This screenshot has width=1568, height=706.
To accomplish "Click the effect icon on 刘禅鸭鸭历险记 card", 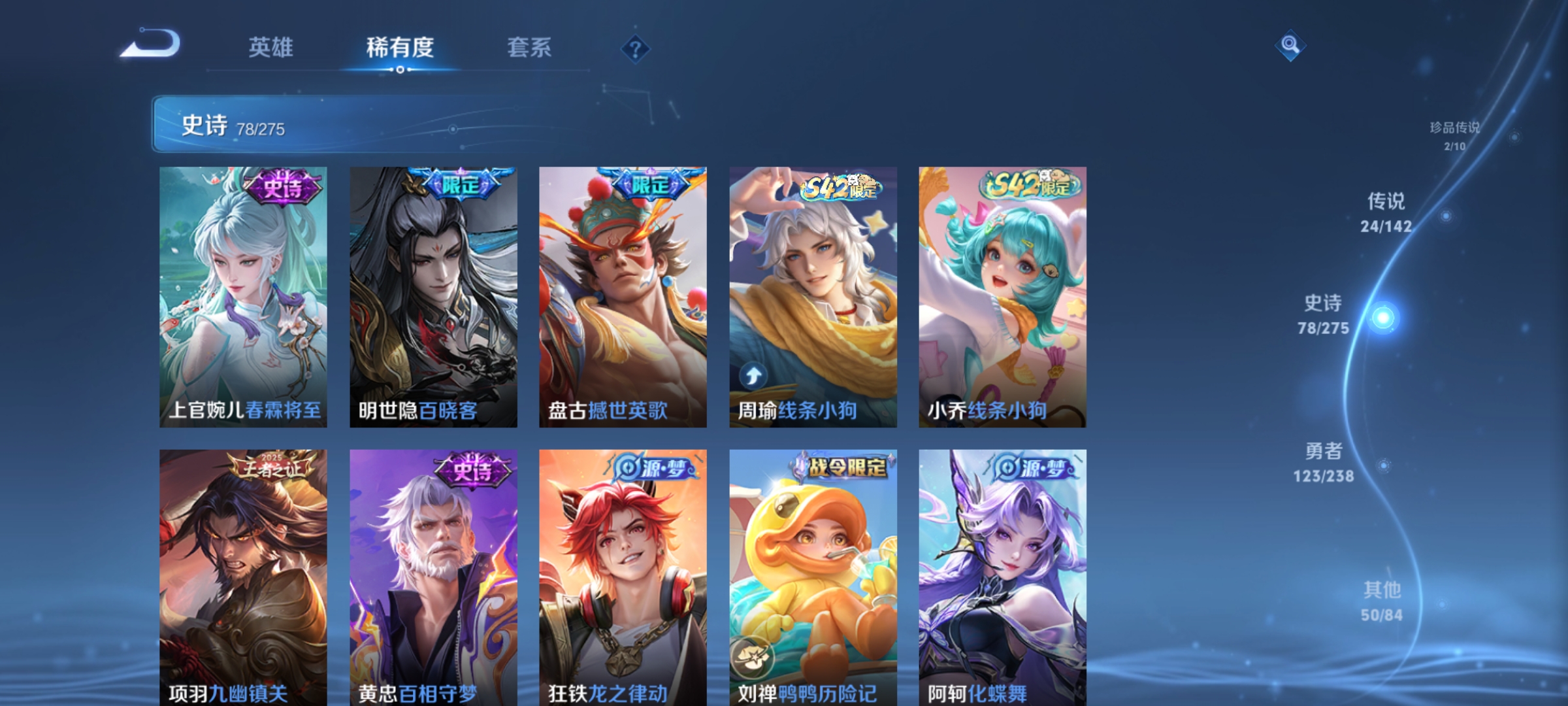I will pos(753,658).
